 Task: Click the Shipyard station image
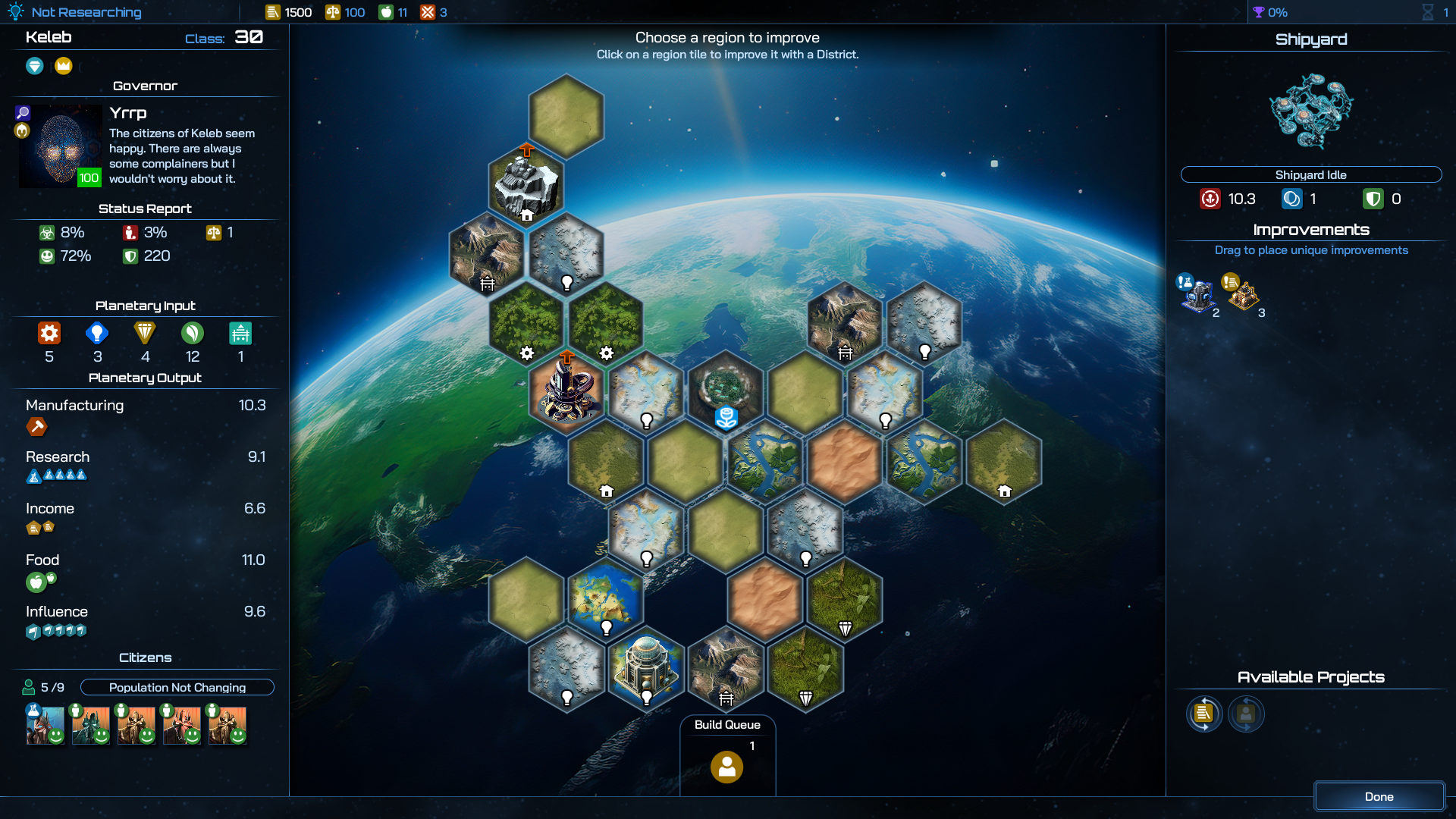point(1310,111)
